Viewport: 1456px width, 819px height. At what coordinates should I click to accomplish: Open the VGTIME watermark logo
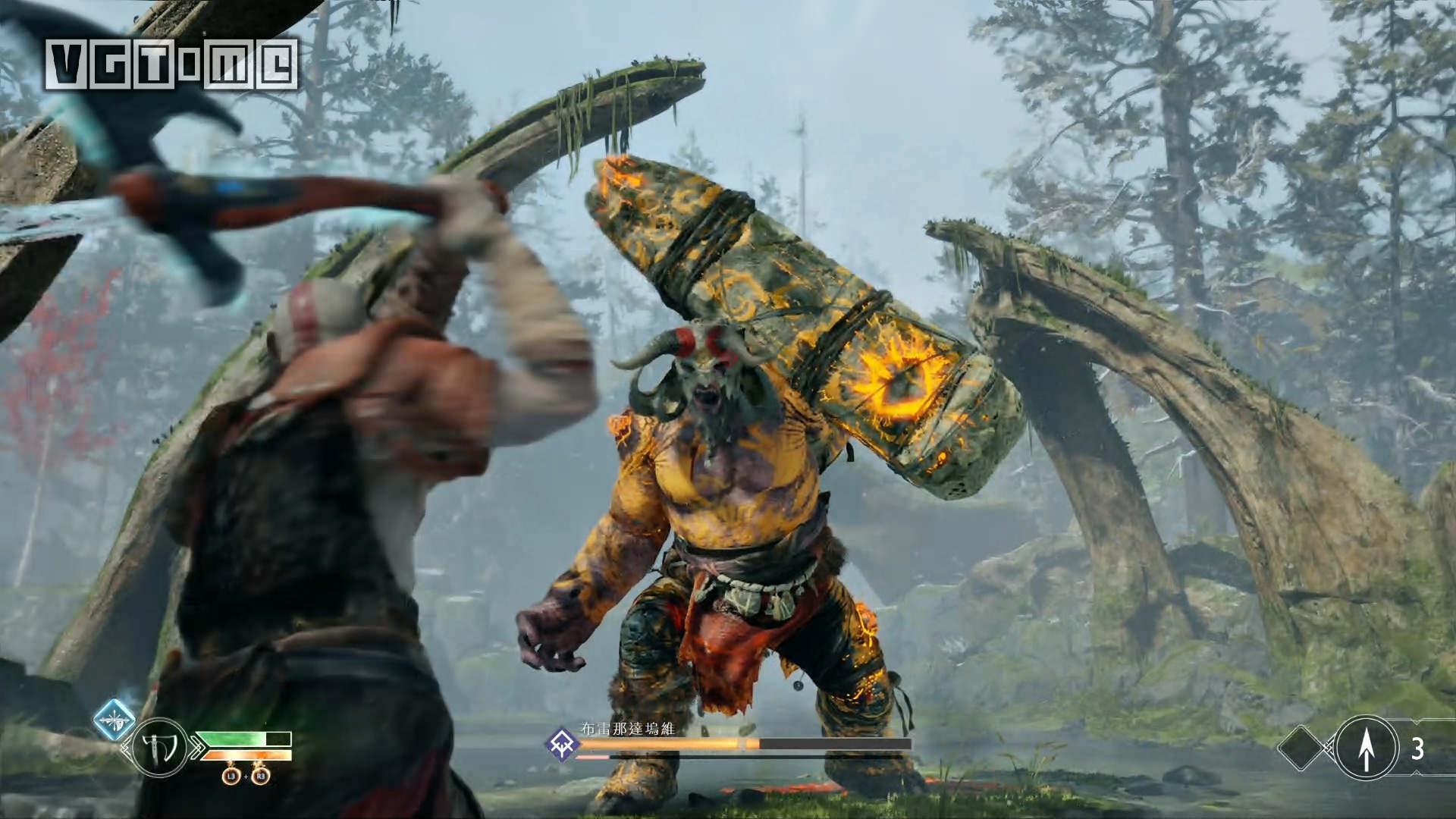tap(171, 64)
